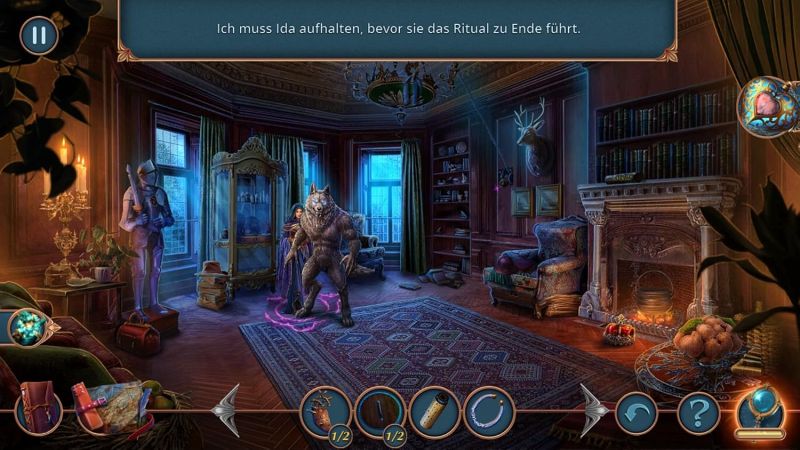Click the teal crystal medallion icon
The image size is (800, 450).
pyautogui.click(x=28, y=327)
